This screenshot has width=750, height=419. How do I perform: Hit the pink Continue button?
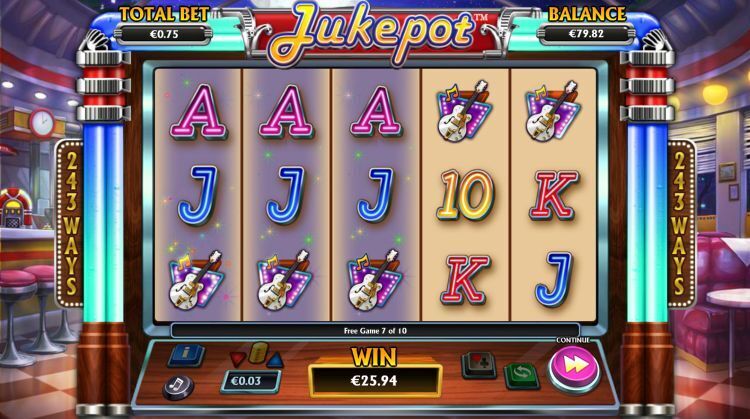[575, 367]
